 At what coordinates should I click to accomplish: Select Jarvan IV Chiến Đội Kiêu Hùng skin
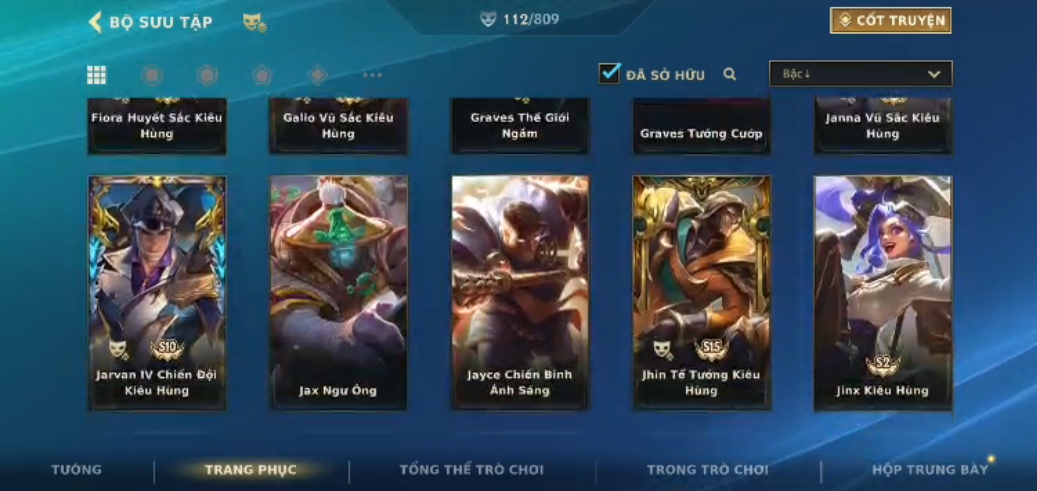pos(157,292)
